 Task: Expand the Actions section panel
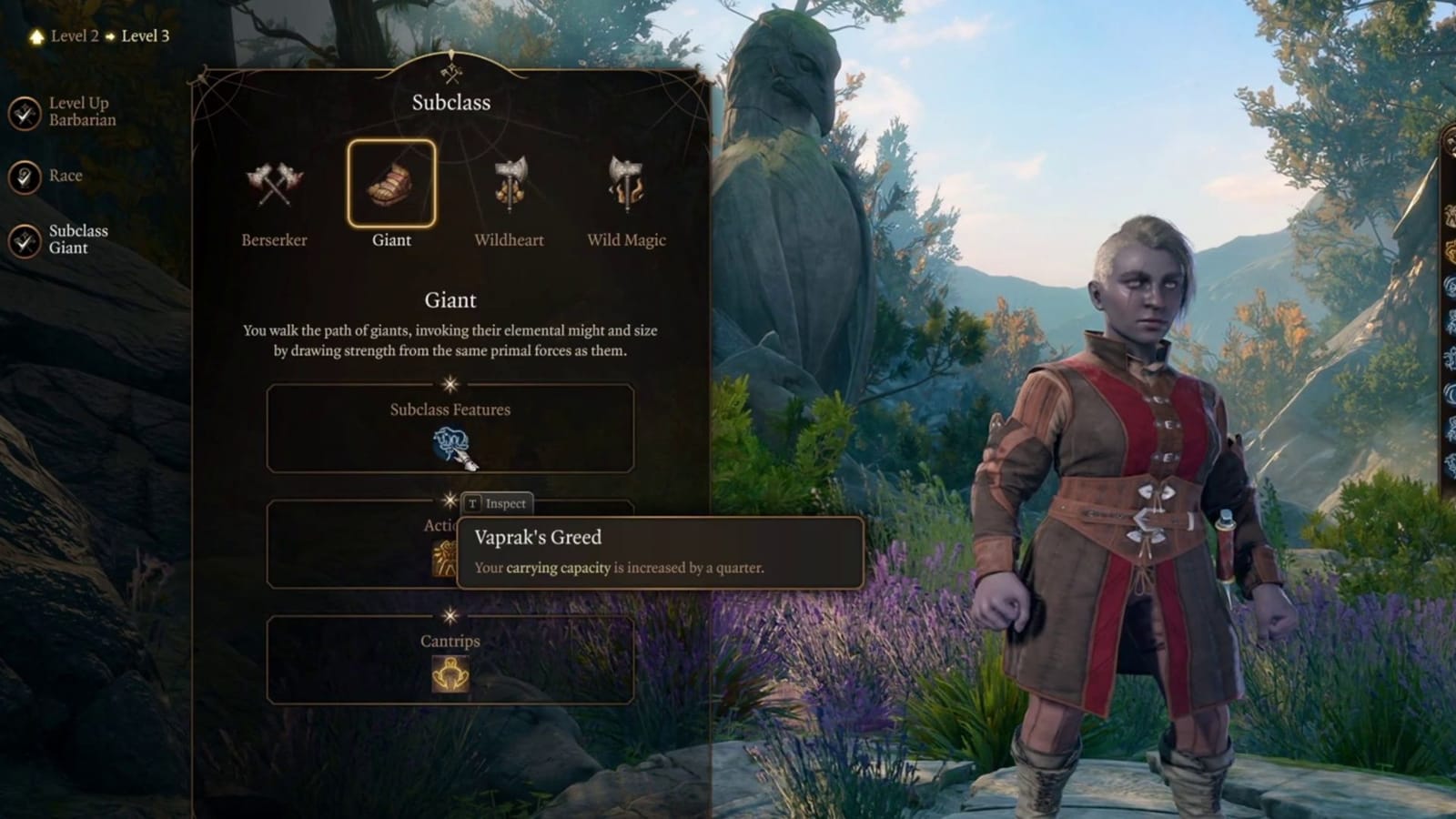[364, 546]
